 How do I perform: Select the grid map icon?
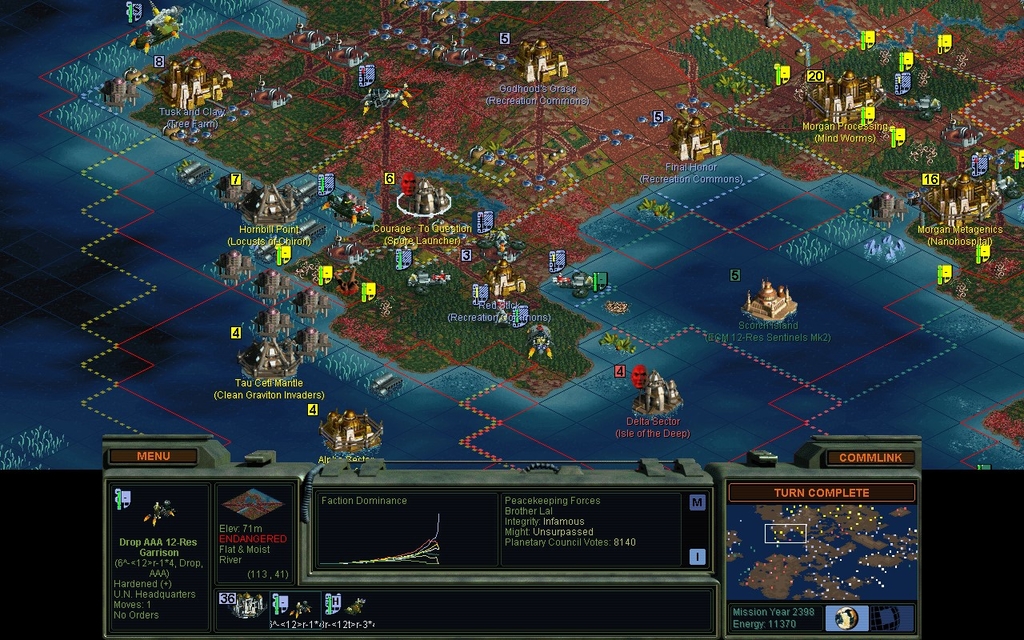point(886,617)
